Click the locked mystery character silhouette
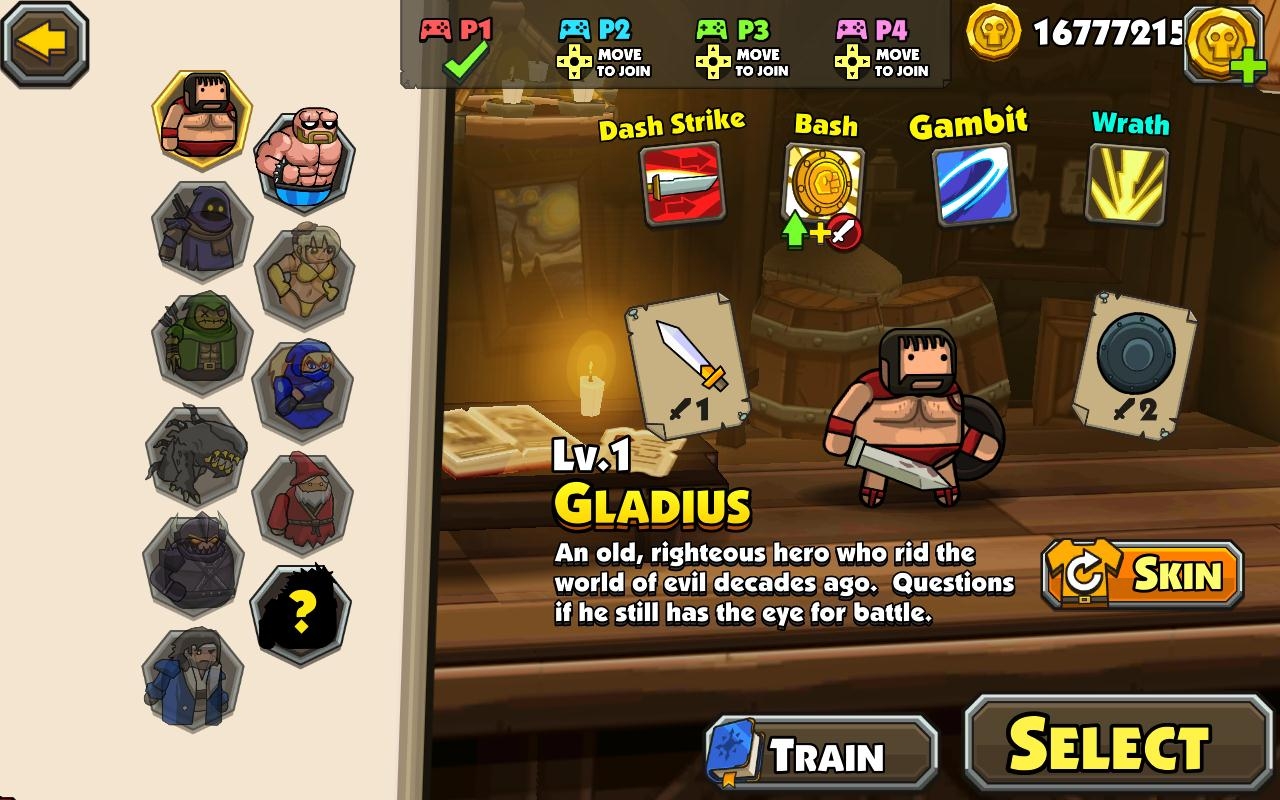 [x=299, y=611]
